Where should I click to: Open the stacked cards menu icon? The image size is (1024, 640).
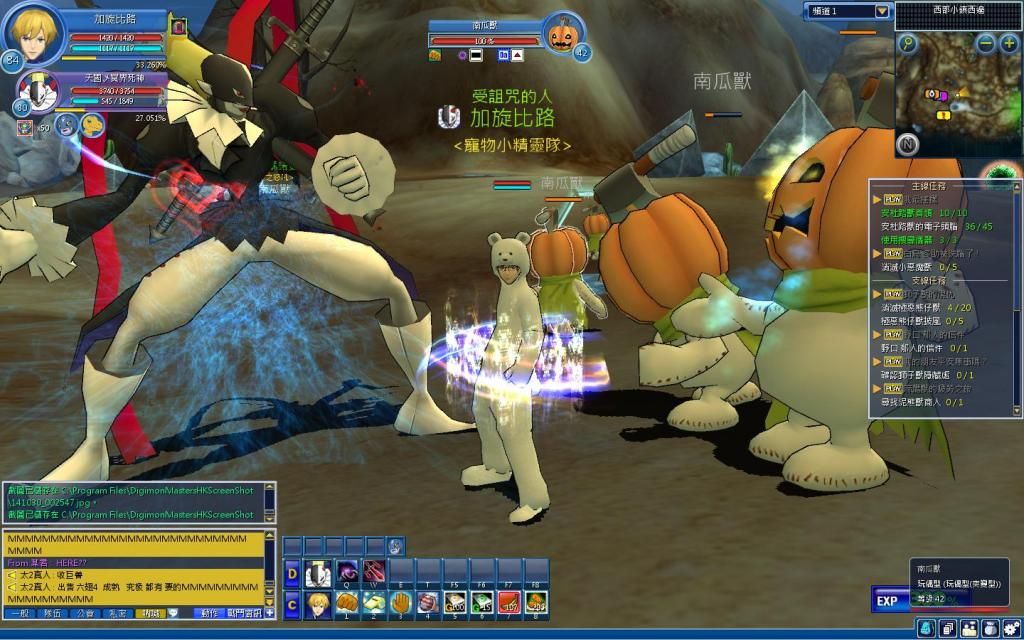coord(947,628)
